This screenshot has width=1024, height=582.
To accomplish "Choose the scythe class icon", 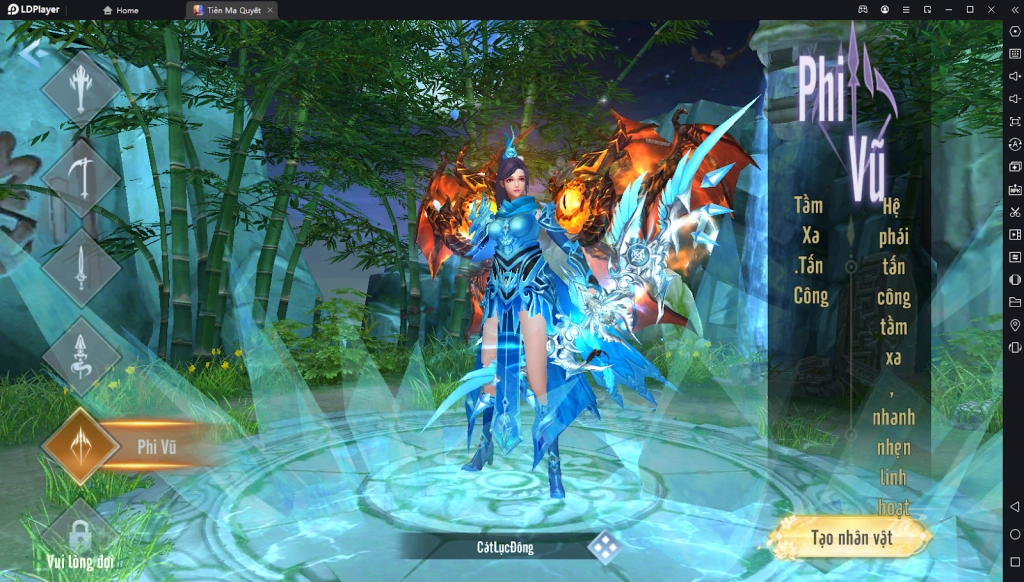I will (x=81, y=177).
